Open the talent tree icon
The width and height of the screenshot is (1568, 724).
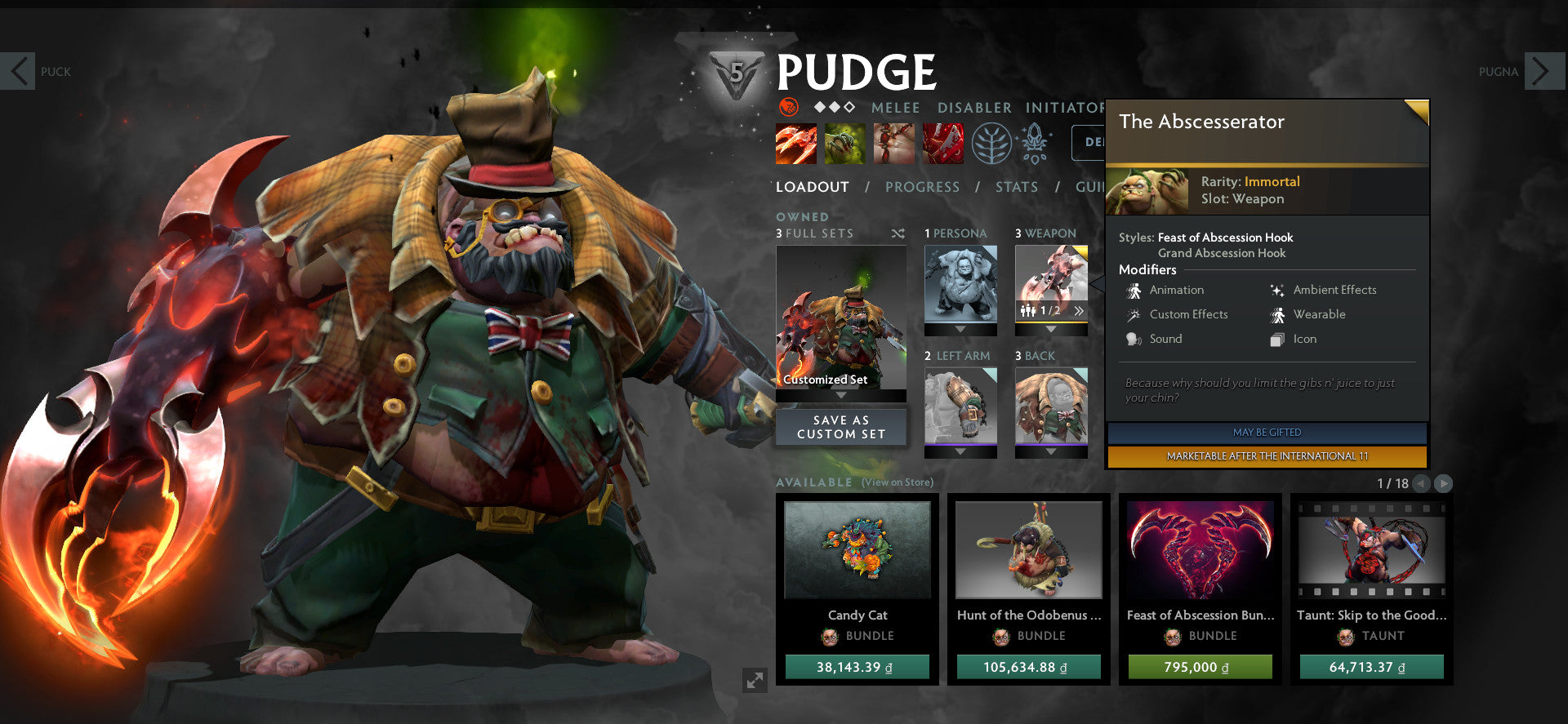click(x=991, y=144)
